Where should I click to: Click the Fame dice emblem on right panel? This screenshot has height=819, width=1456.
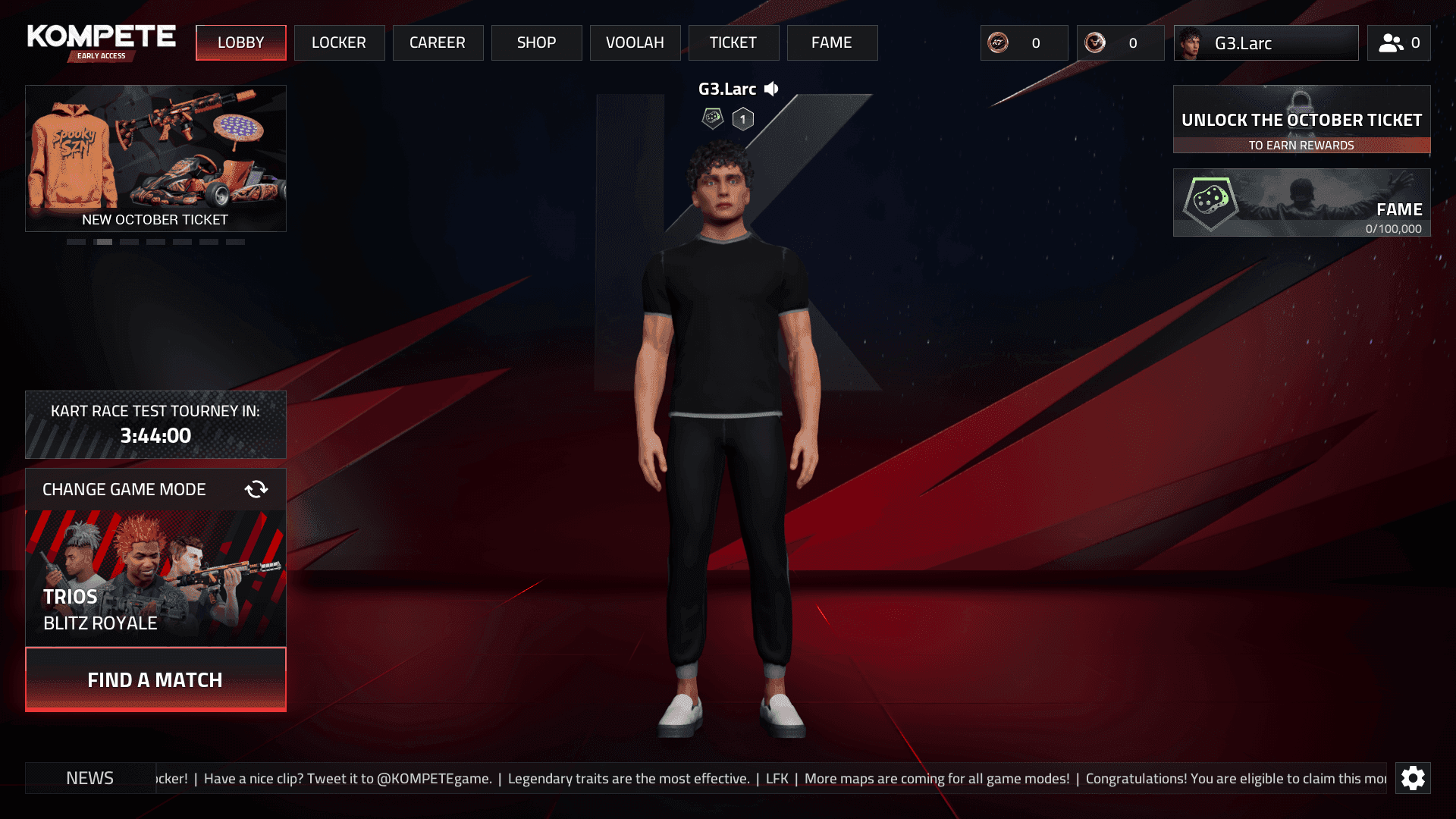[1213, 201]
